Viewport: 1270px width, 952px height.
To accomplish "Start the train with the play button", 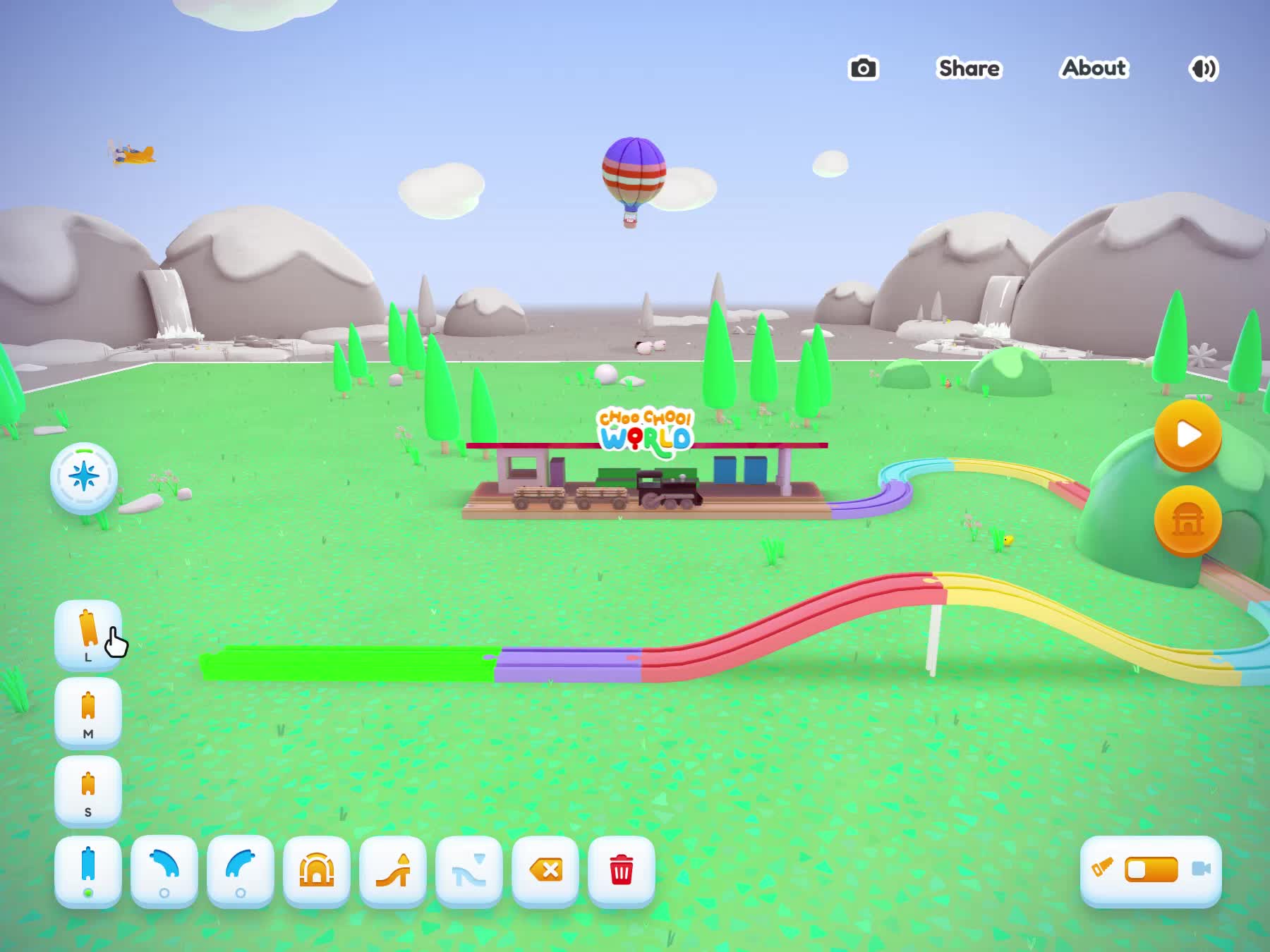I will 1187,434.
